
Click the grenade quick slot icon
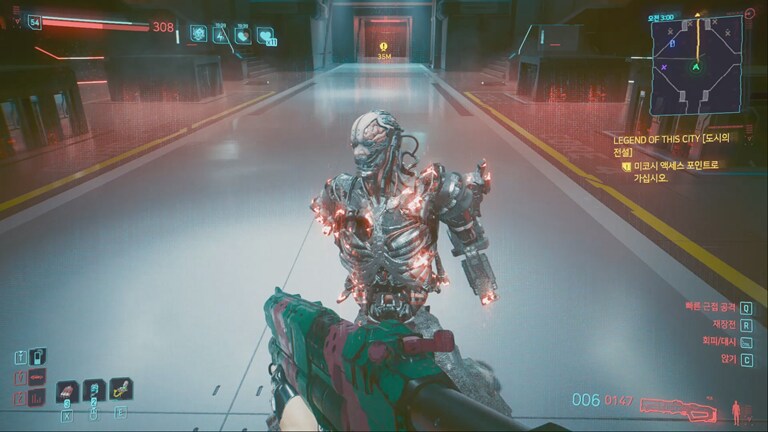click(x=68, y=391)
